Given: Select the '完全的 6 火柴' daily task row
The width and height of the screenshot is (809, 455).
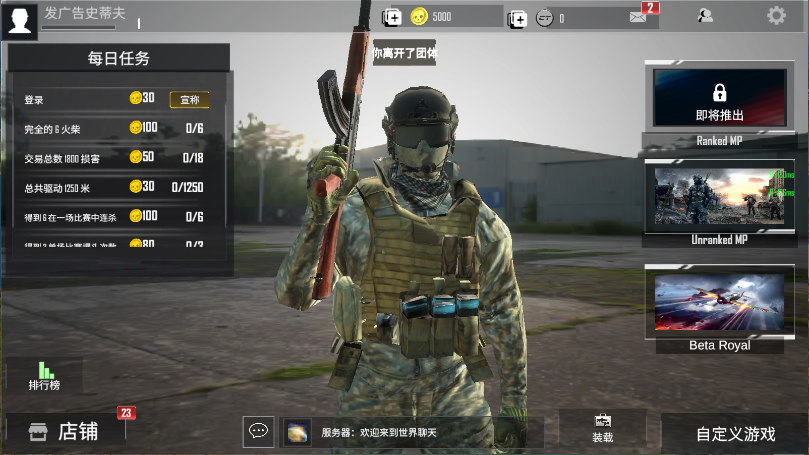Looking at the screenshot, I should pyautogui.click(x=118, y=128).
